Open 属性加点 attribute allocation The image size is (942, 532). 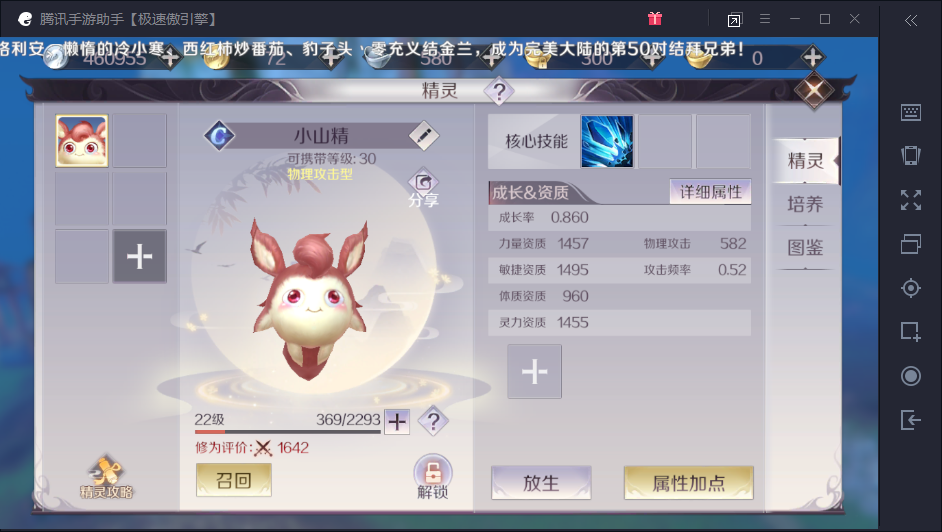(688, 483)
